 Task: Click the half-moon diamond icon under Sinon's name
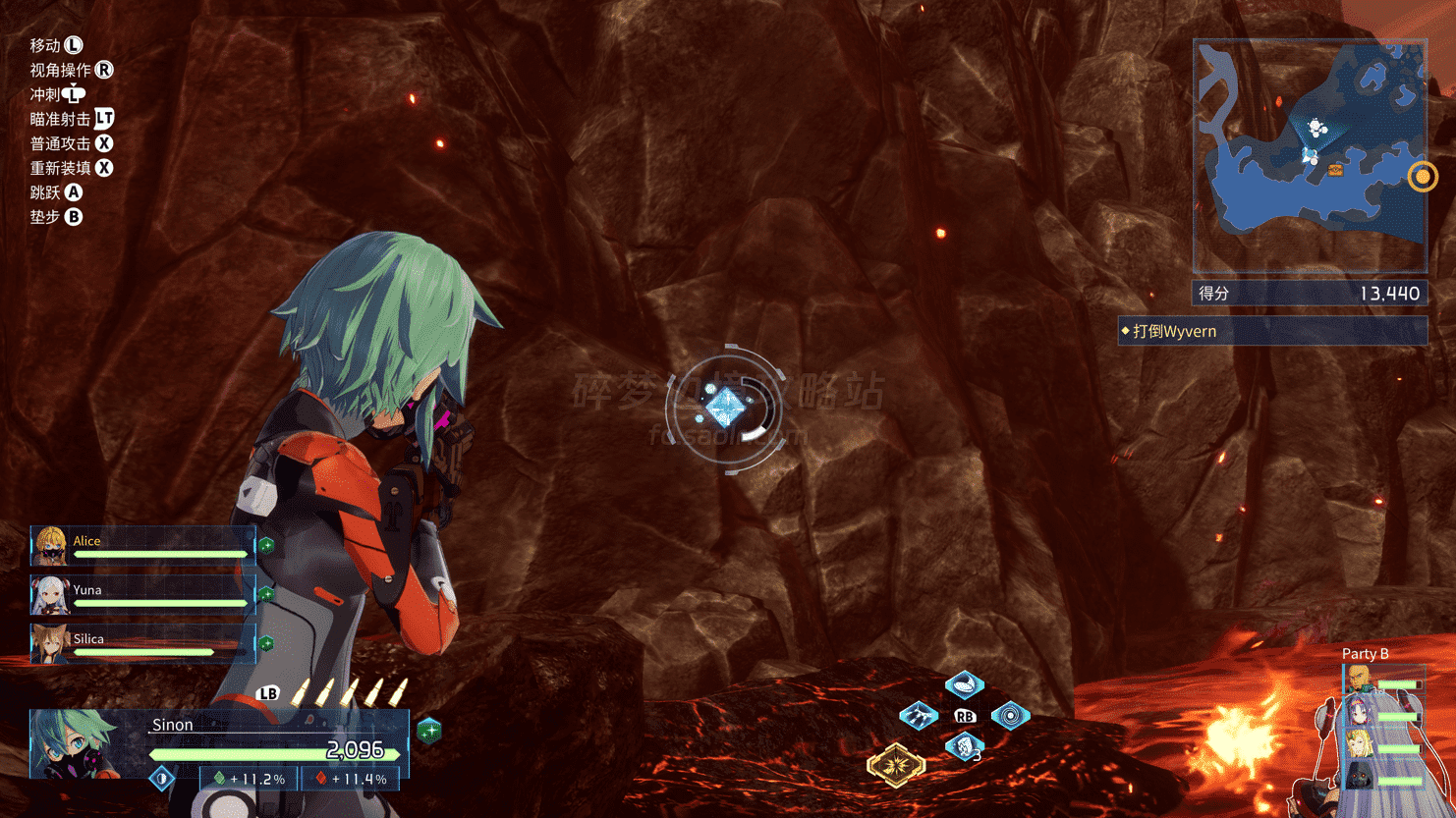(x=162, y=779)
